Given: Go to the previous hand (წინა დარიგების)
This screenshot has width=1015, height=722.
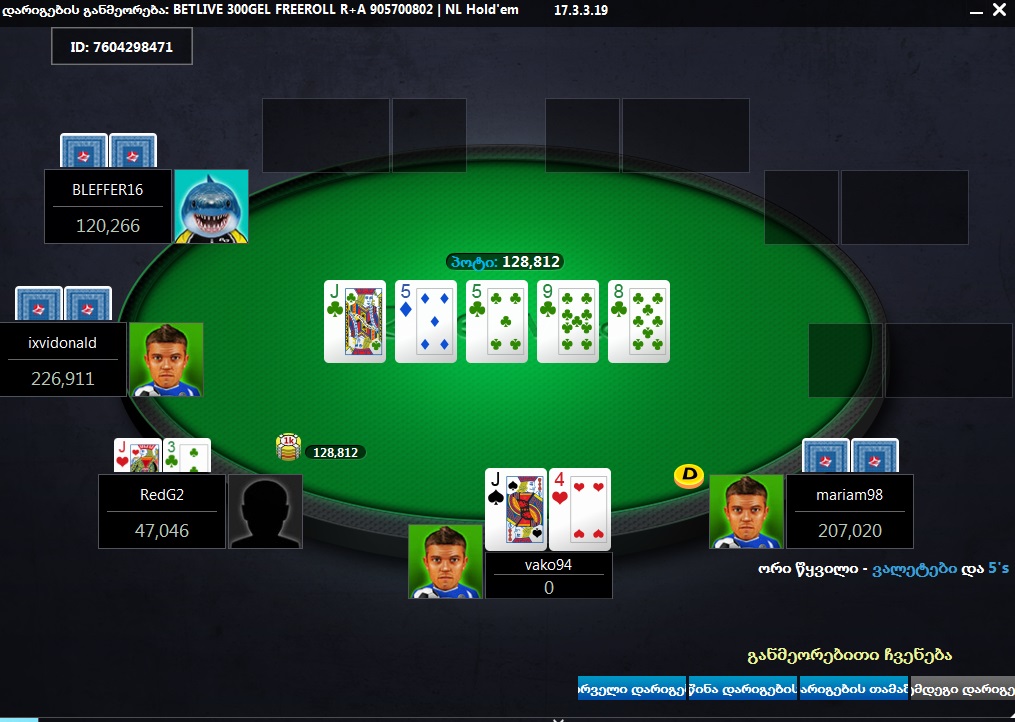Looking at the screenshot, I should [x=742, y=688].
